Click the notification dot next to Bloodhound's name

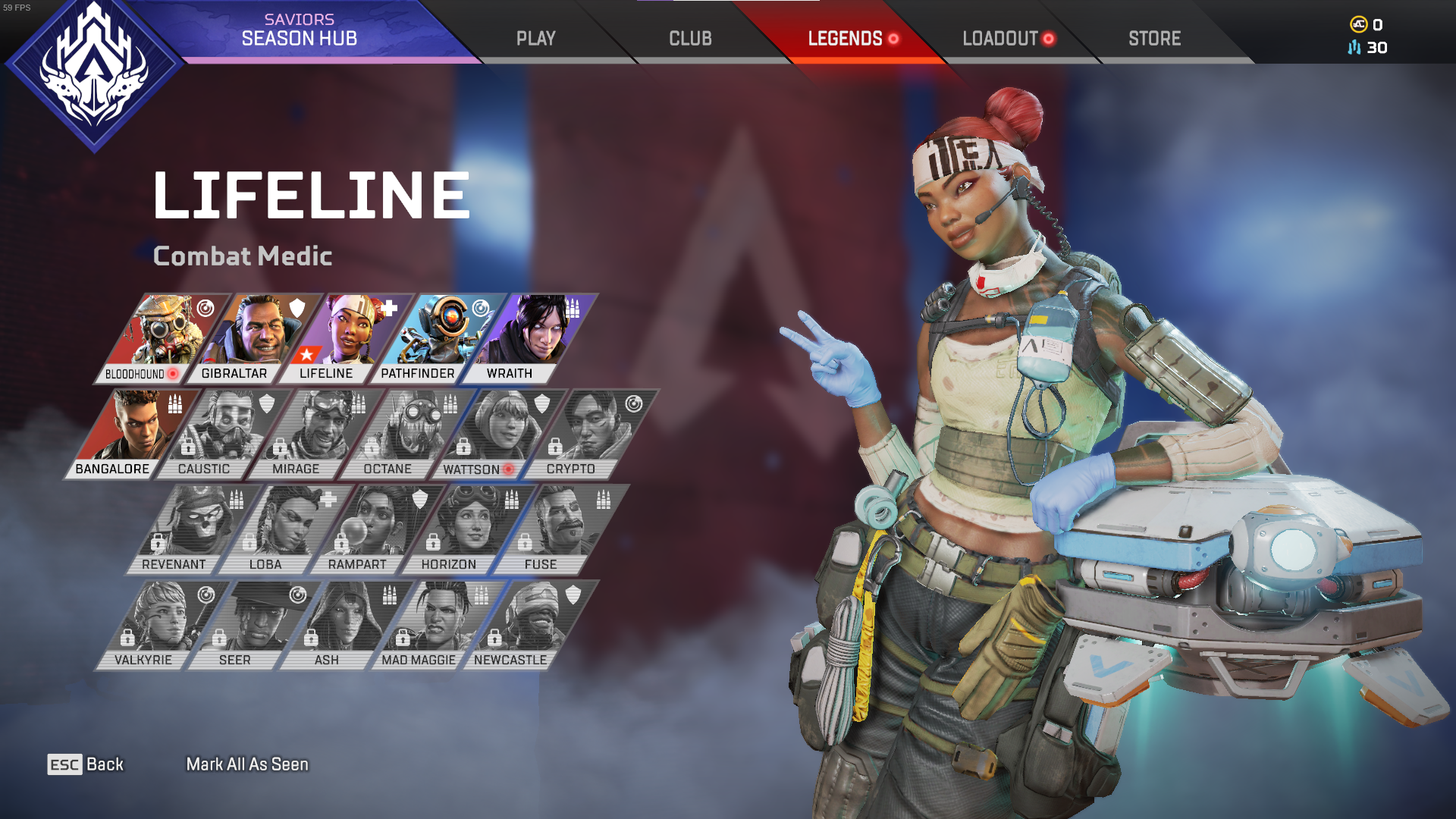[x=173, y=372]
